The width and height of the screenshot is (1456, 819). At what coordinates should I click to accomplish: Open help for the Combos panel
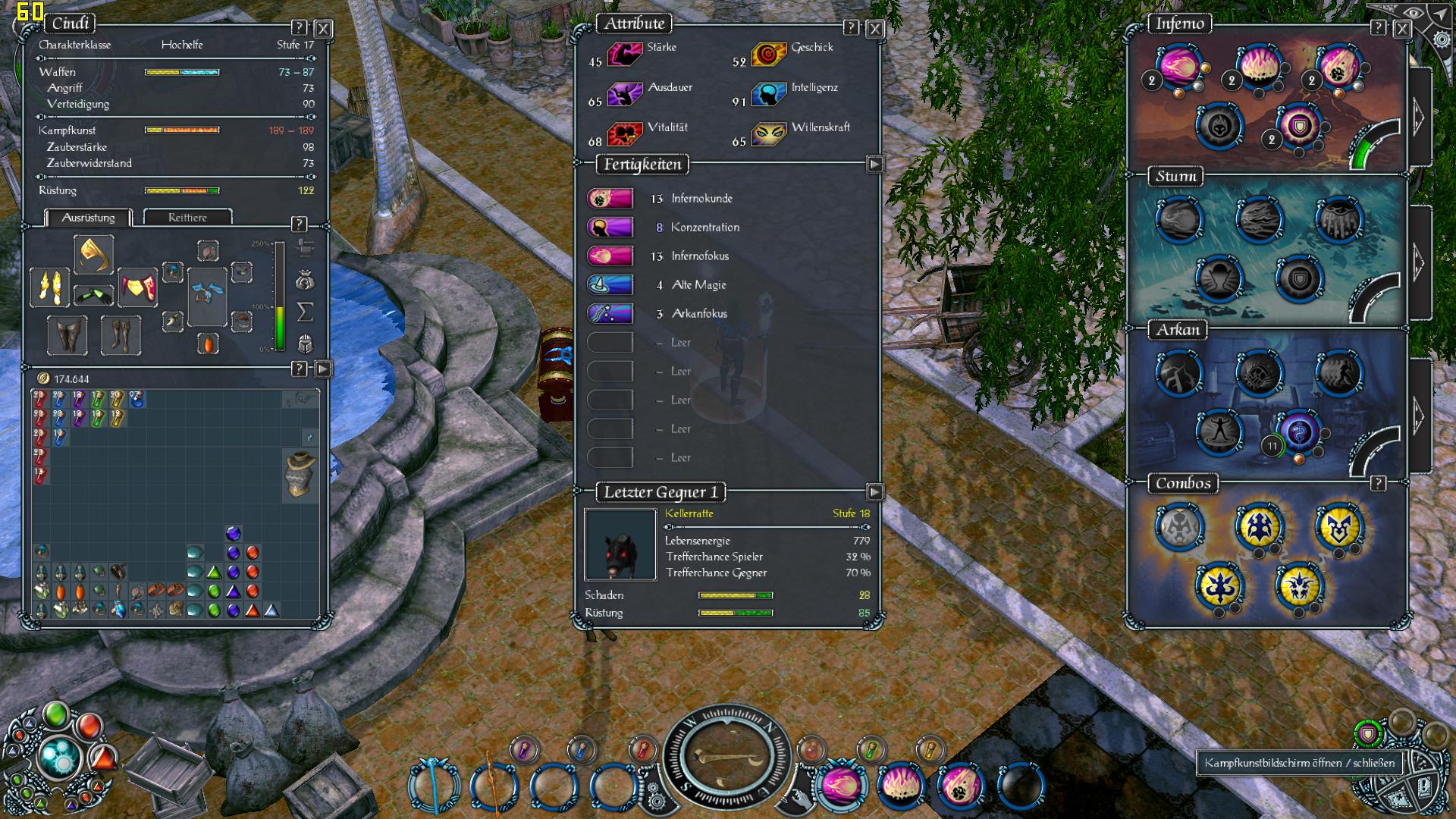[1378, 483]
